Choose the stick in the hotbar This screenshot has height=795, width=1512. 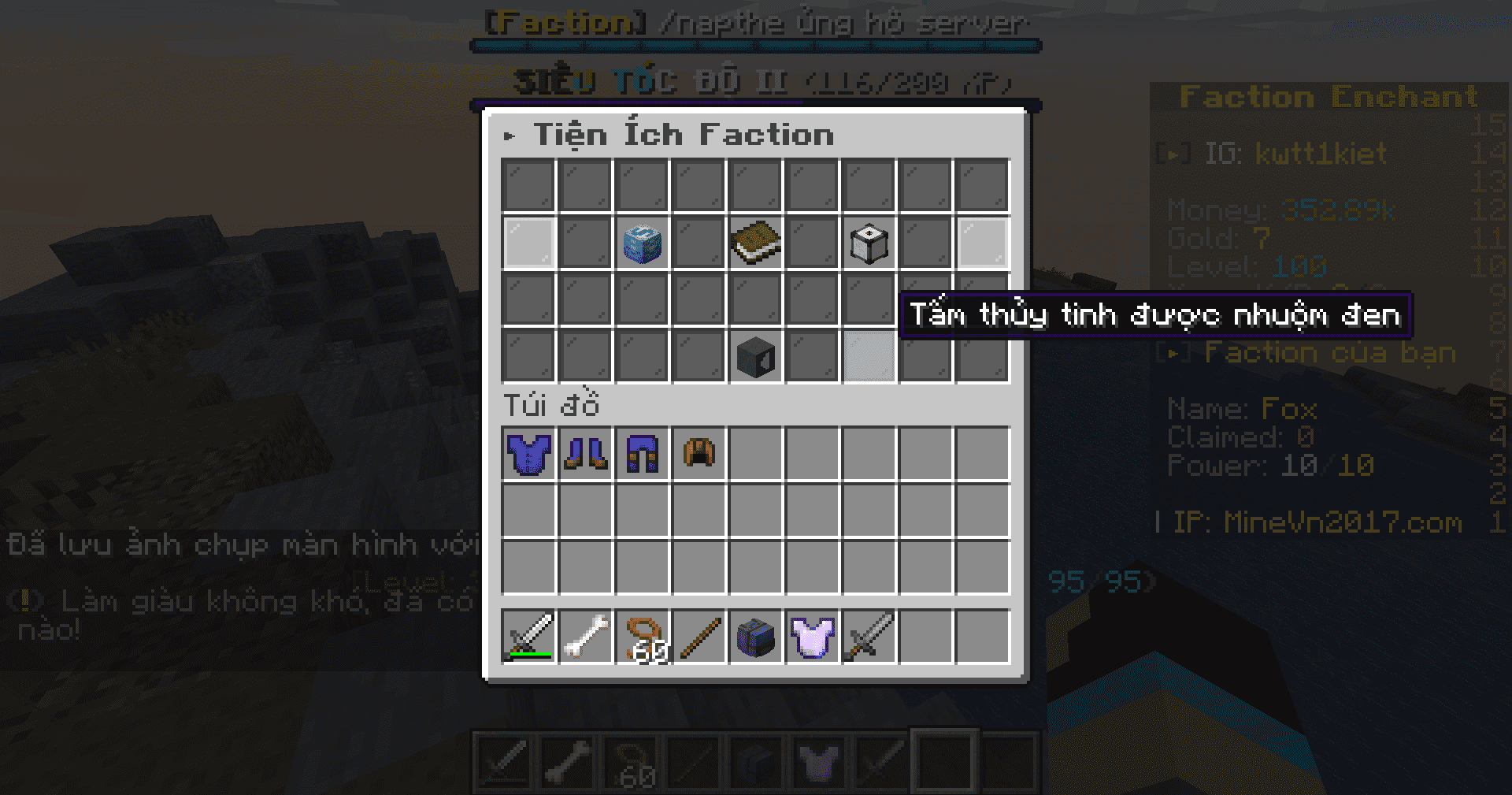click(699, 636)
